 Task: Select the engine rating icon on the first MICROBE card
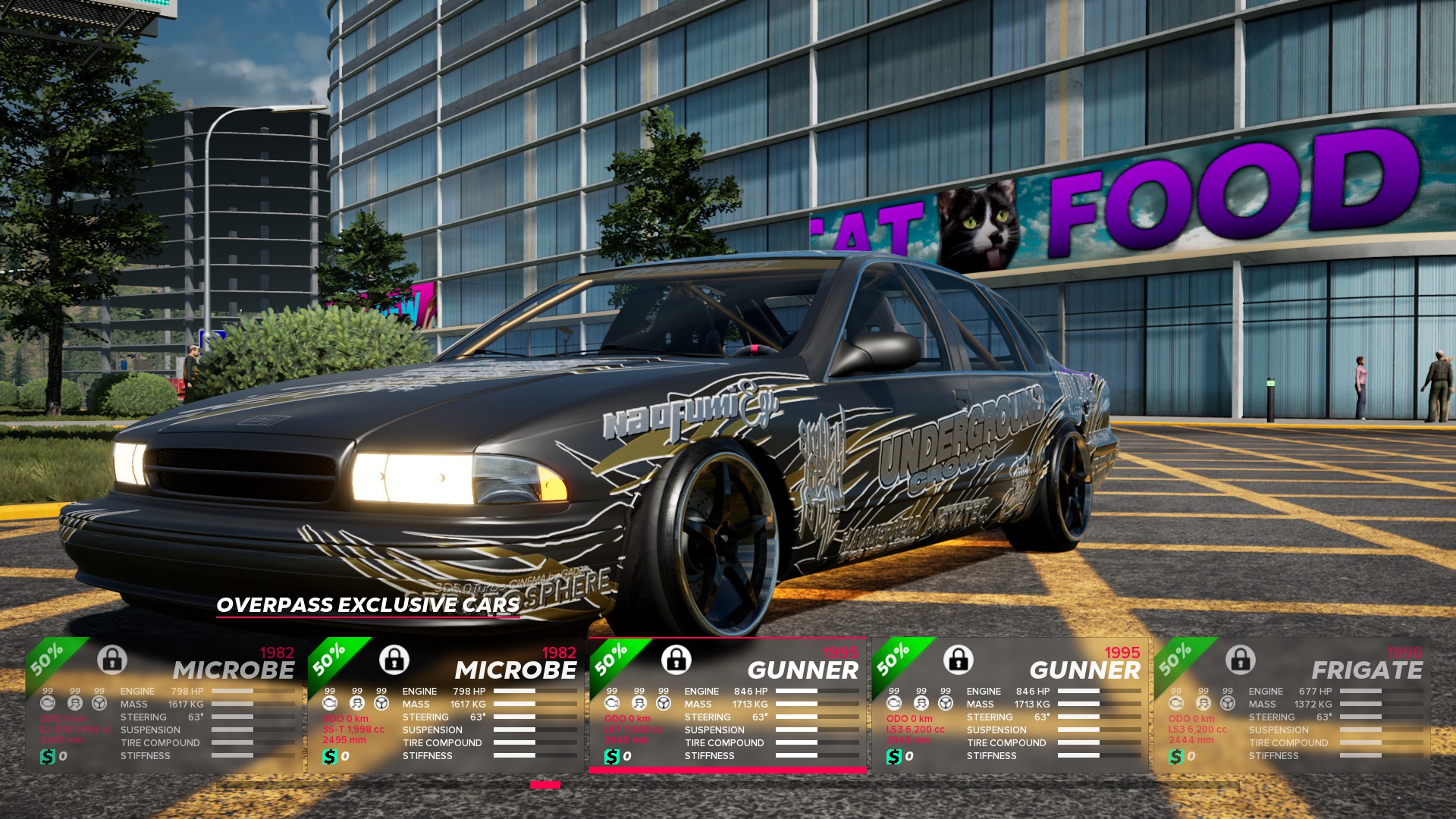[x=47, y=704]
